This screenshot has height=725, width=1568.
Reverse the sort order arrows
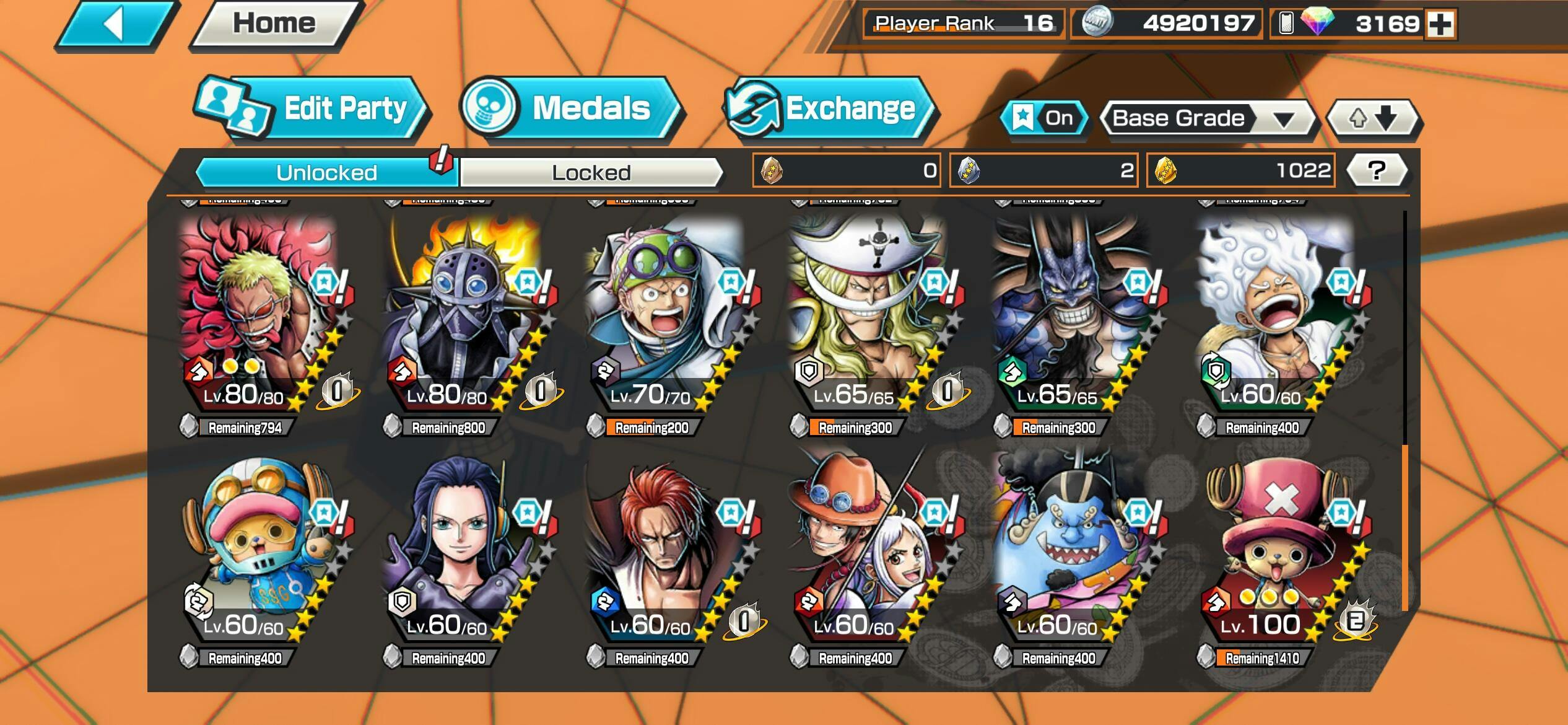pos(1374,118)
